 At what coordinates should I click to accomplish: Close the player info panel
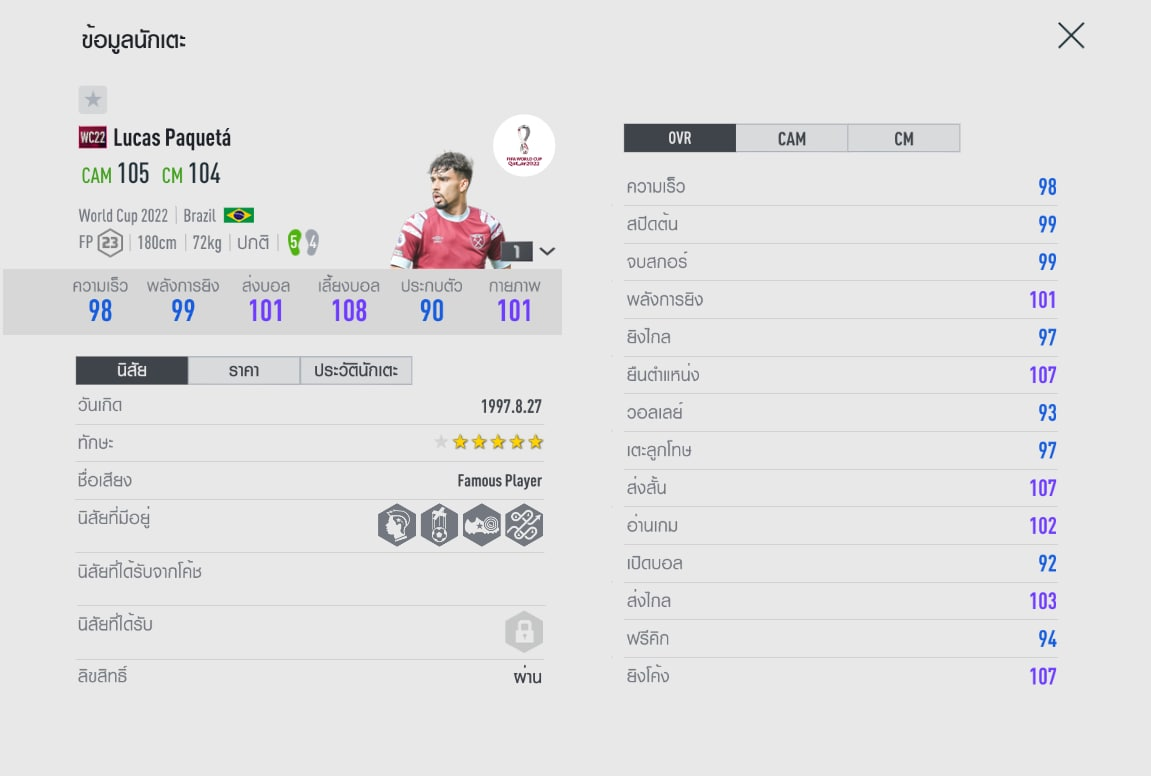1070,37
